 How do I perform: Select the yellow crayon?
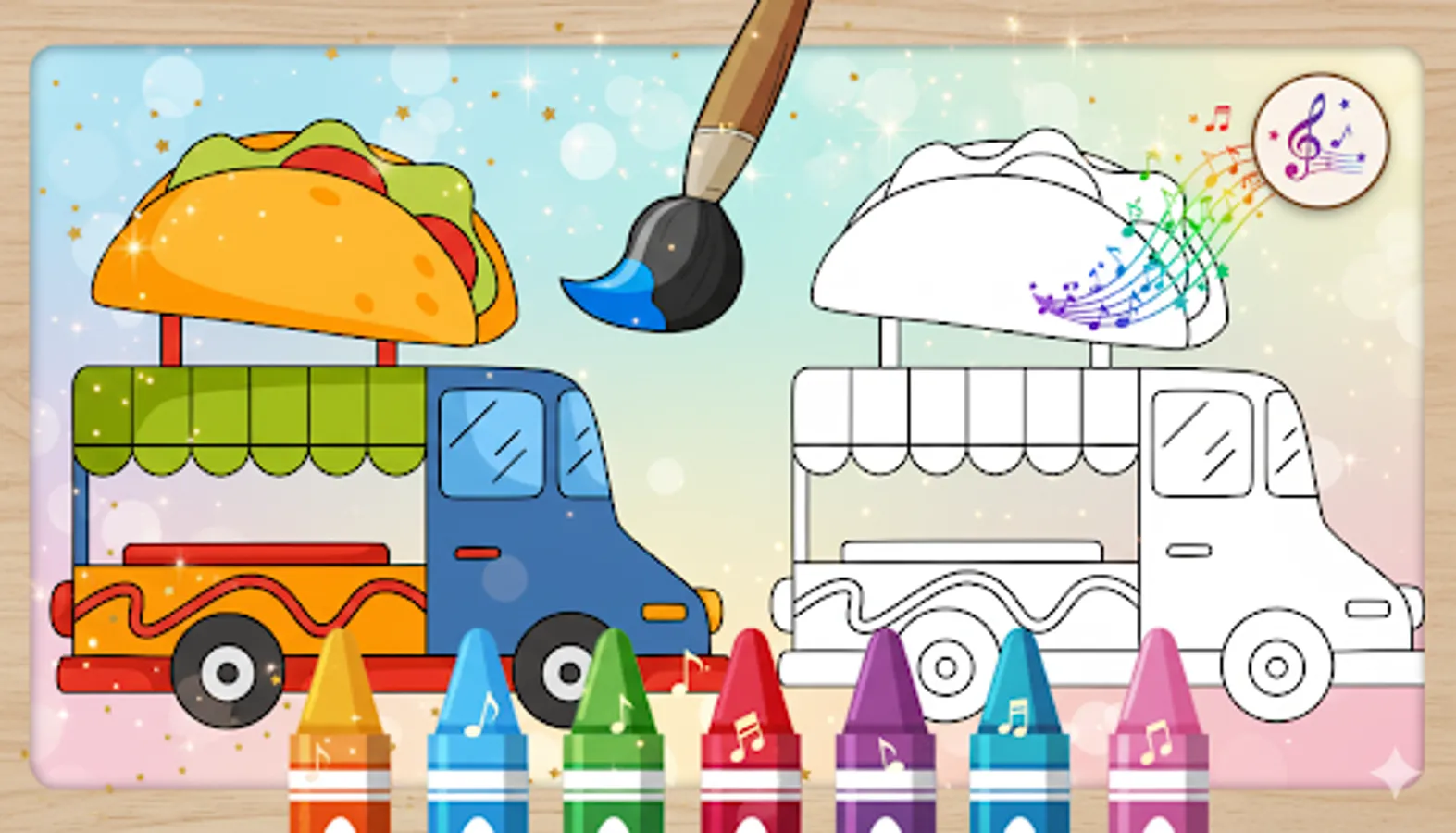tap(339, 740)
